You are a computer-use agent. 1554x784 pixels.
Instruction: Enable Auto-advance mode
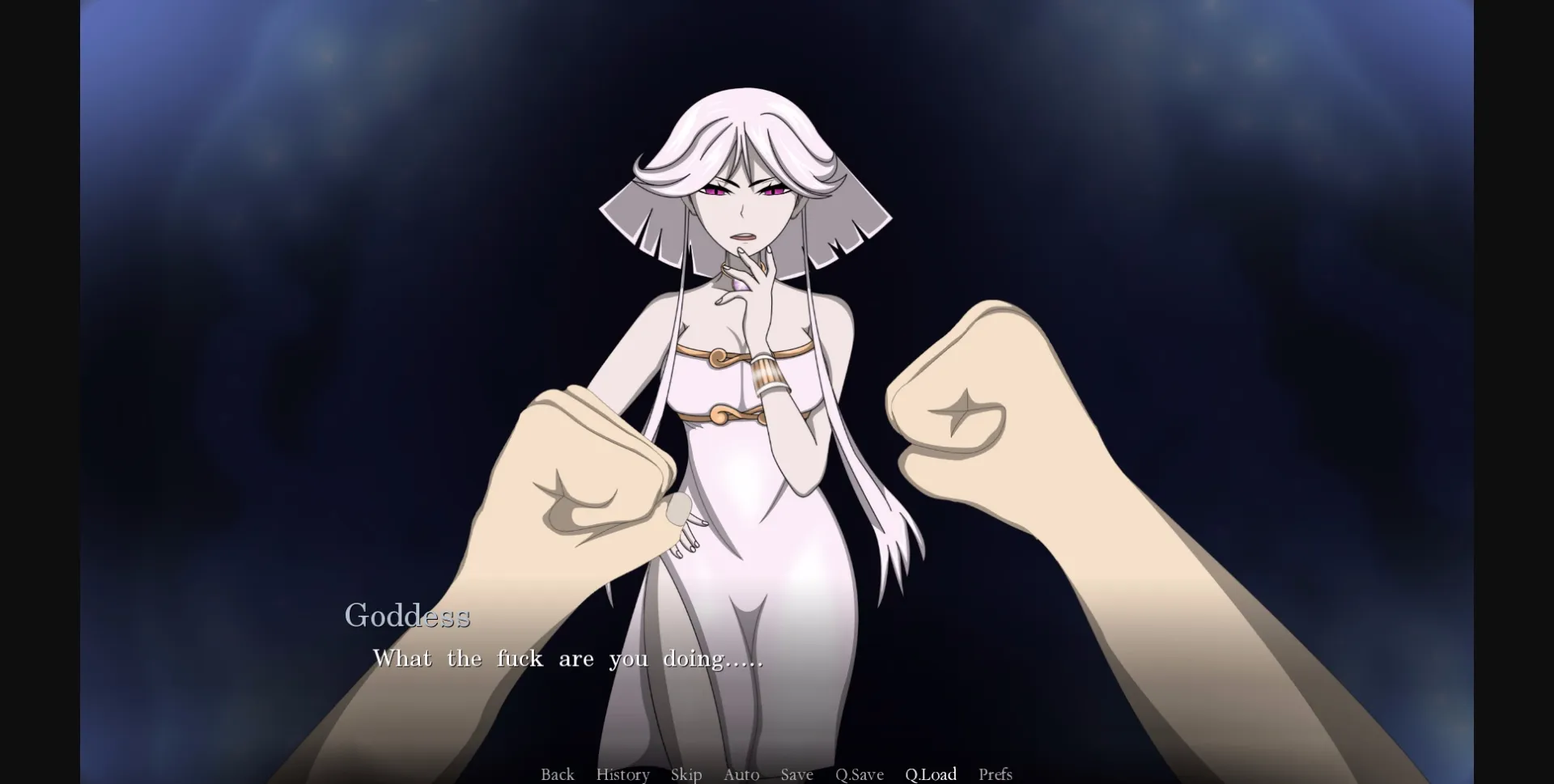point(741,774)
